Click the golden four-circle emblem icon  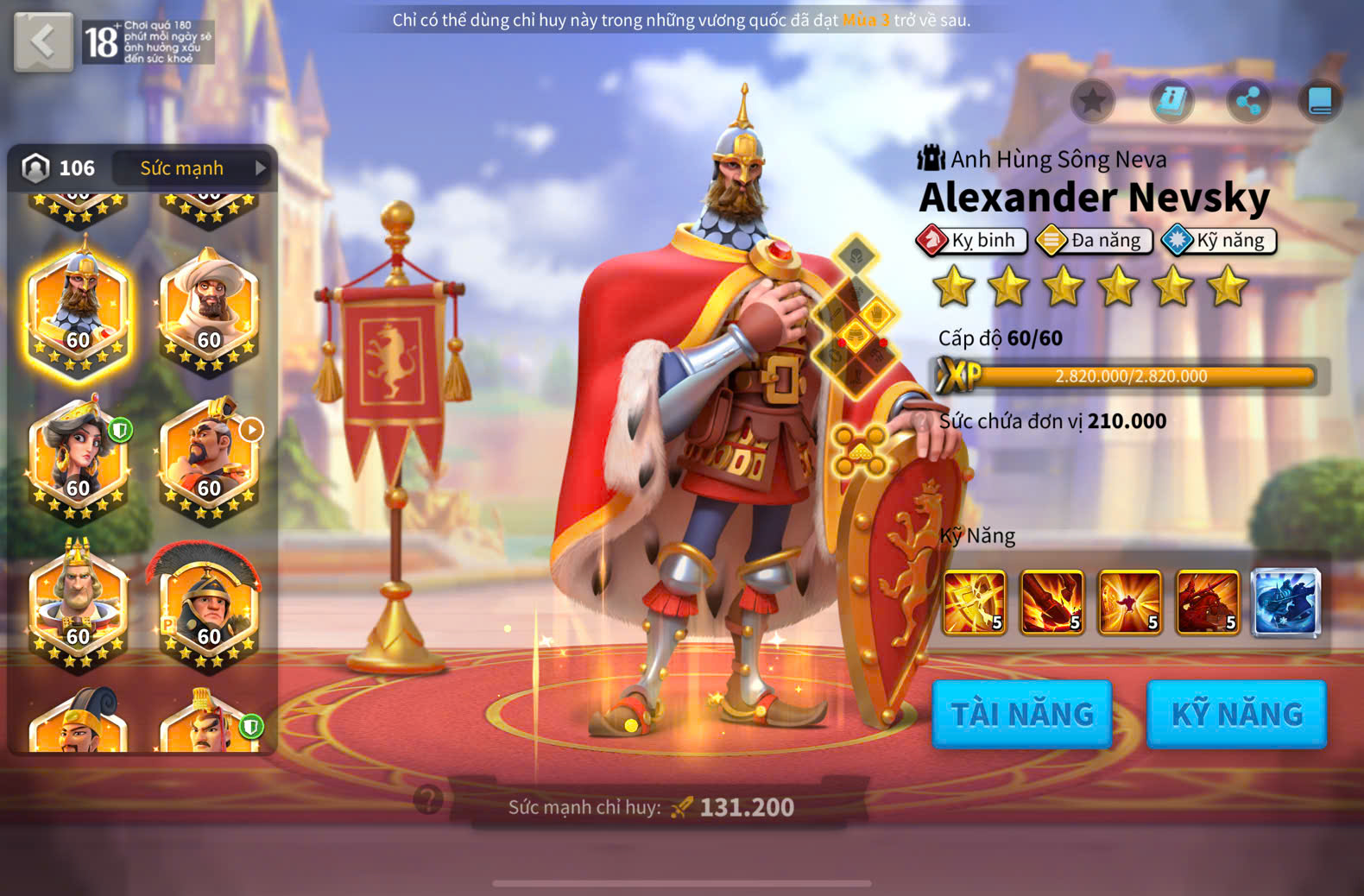tap(860, 451)
